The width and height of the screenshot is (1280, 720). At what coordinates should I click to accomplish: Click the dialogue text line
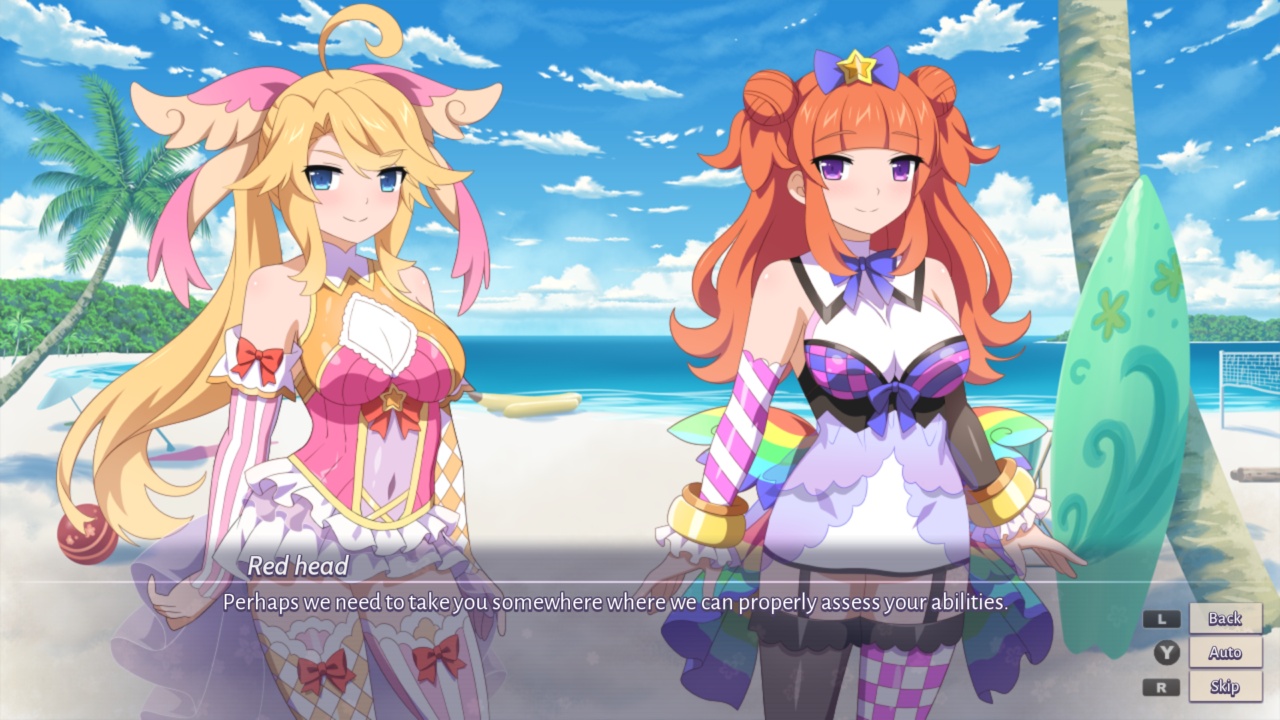click(615, 601)
